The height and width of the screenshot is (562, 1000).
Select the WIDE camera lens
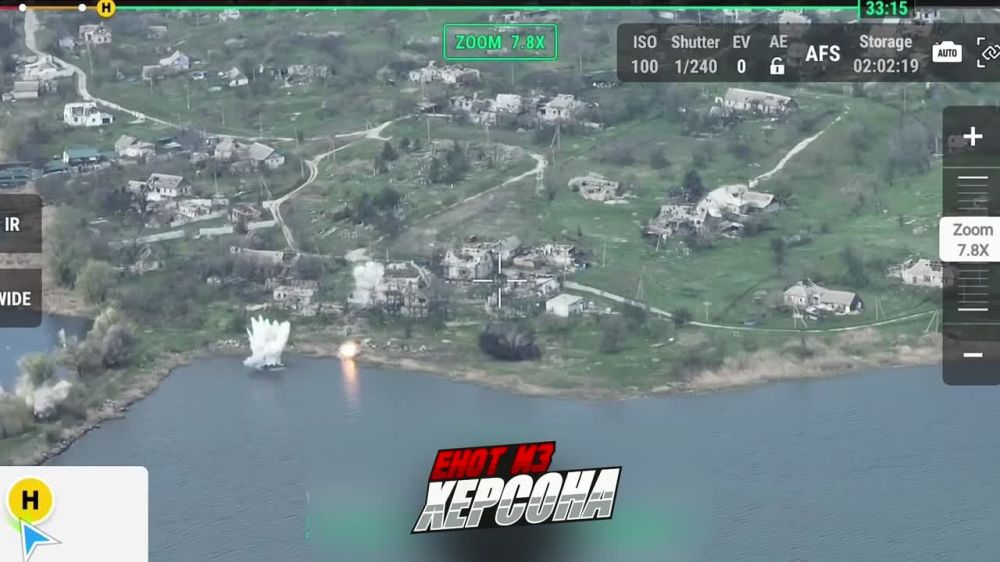click(15, 298)
